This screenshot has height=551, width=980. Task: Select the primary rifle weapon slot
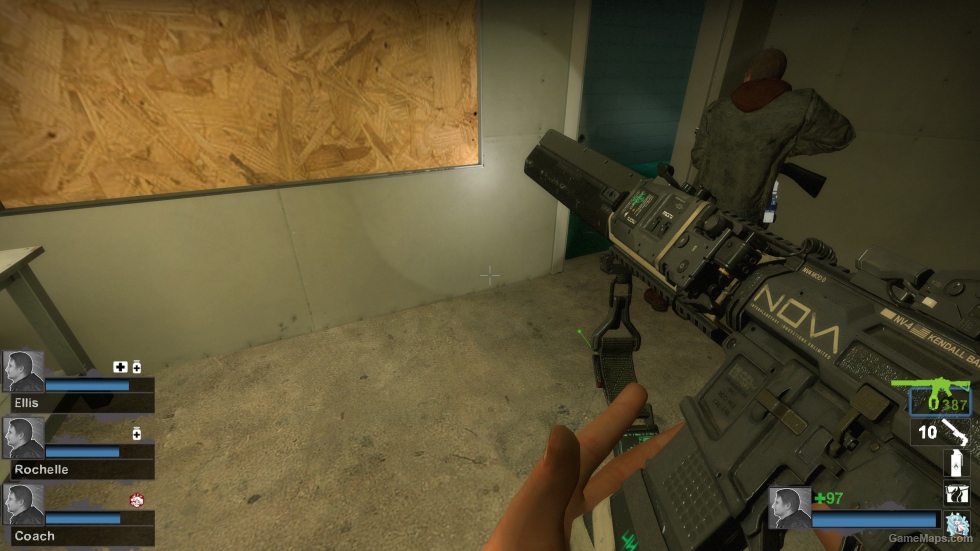pos(938,396)
